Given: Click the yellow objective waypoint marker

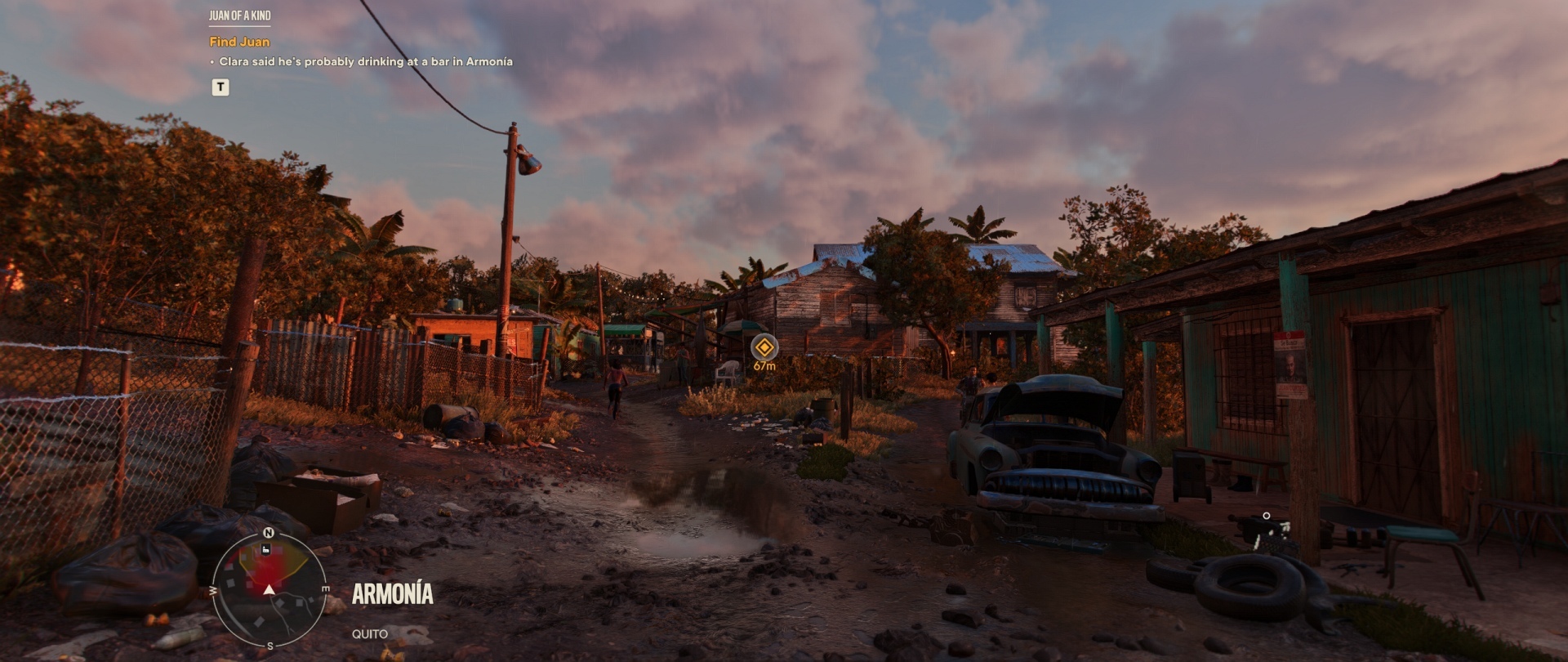Looking at the screenshot, I should click(x=764, y=347).
